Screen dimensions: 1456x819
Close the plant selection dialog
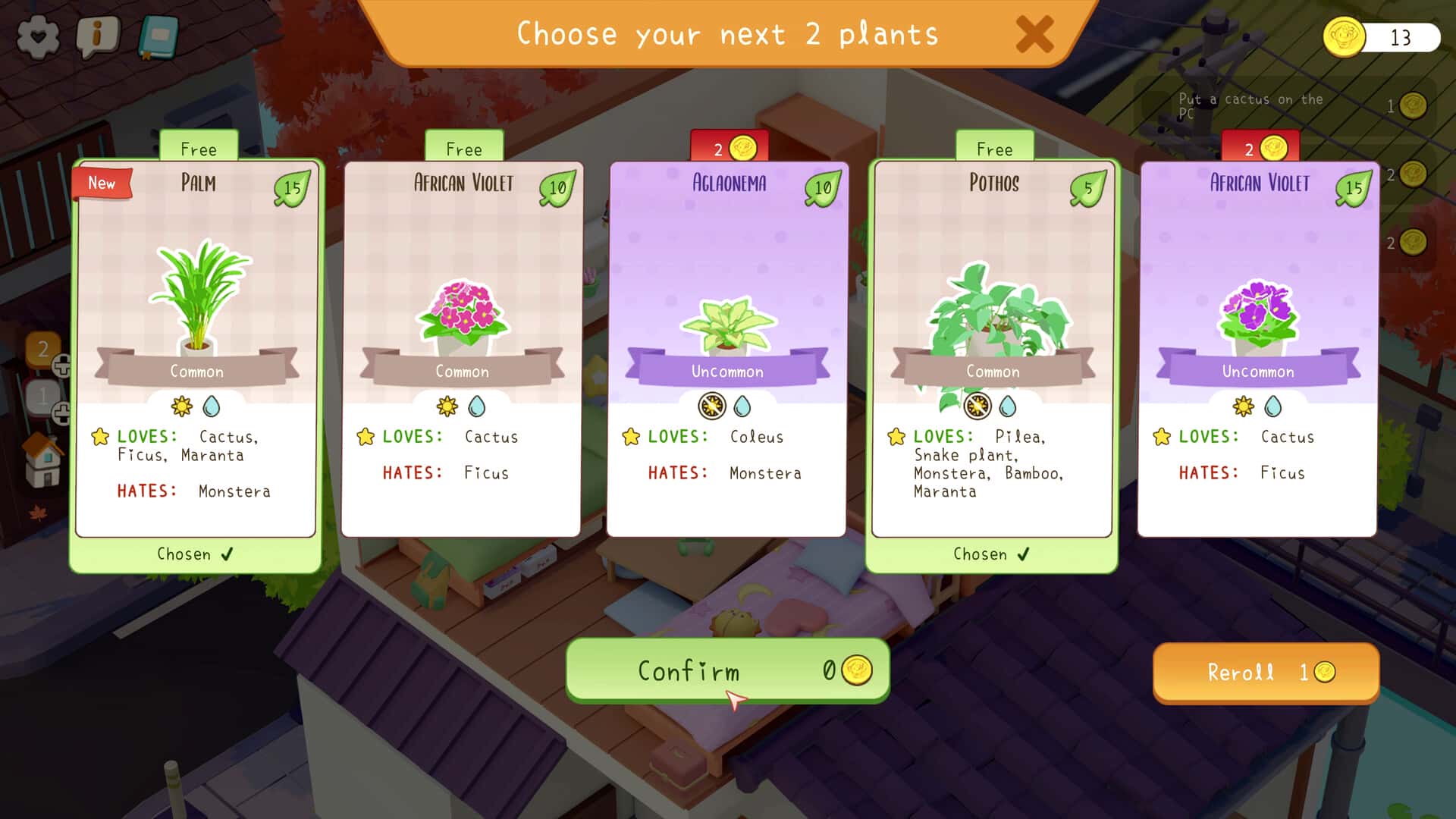pyautogui.click(x=1034, y=35)
